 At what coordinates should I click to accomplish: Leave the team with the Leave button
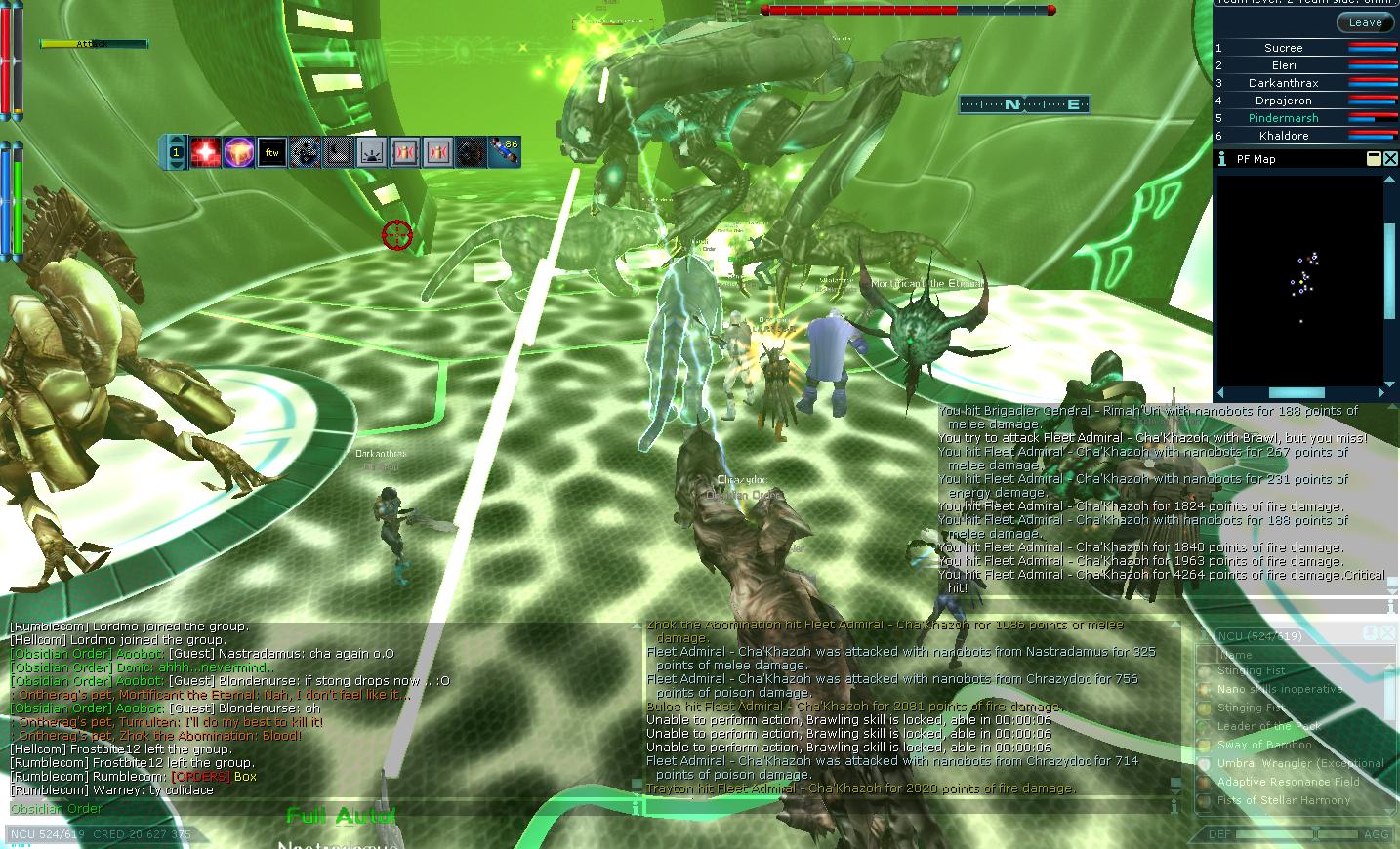point(1365,22)
